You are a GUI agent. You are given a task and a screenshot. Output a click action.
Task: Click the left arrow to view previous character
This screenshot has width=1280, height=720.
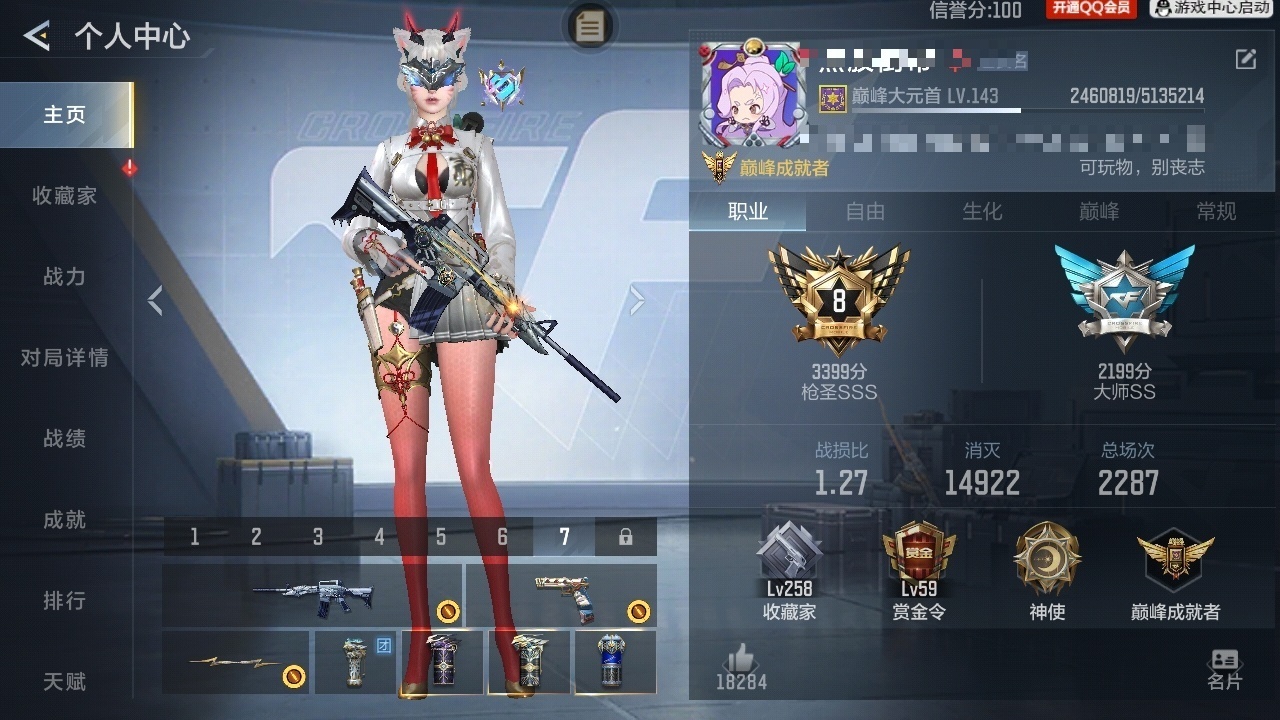[x=155, y=299]
